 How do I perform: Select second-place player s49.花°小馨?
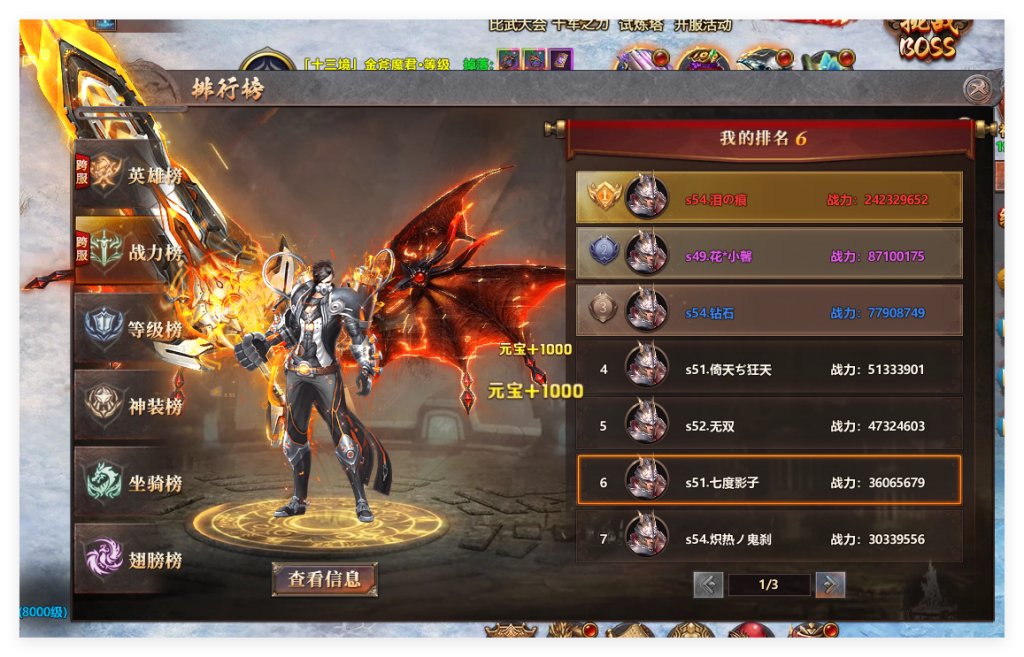pos(769,255)
